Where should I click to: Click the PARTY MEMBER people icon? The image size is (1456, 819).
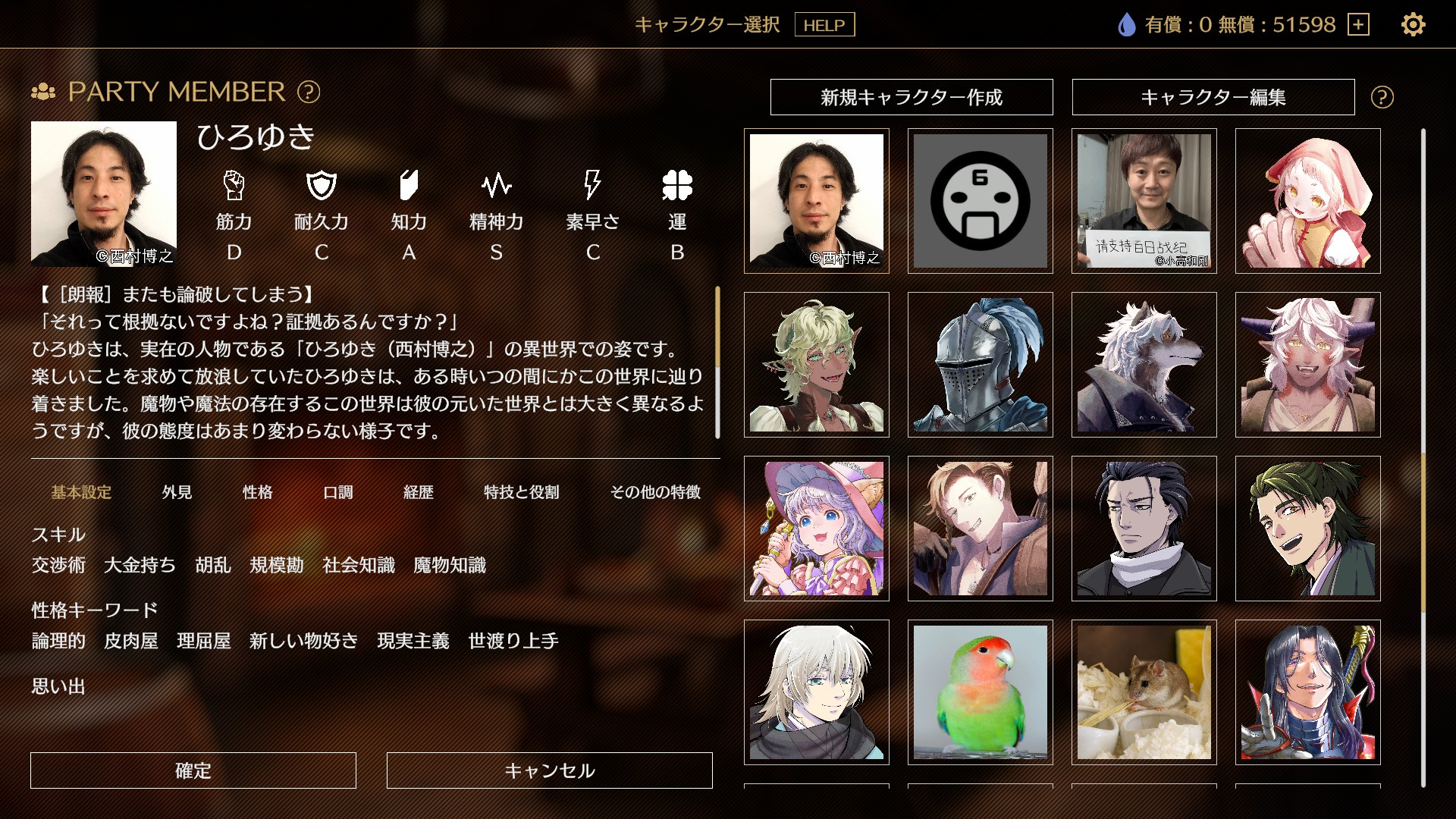point(45,92)
